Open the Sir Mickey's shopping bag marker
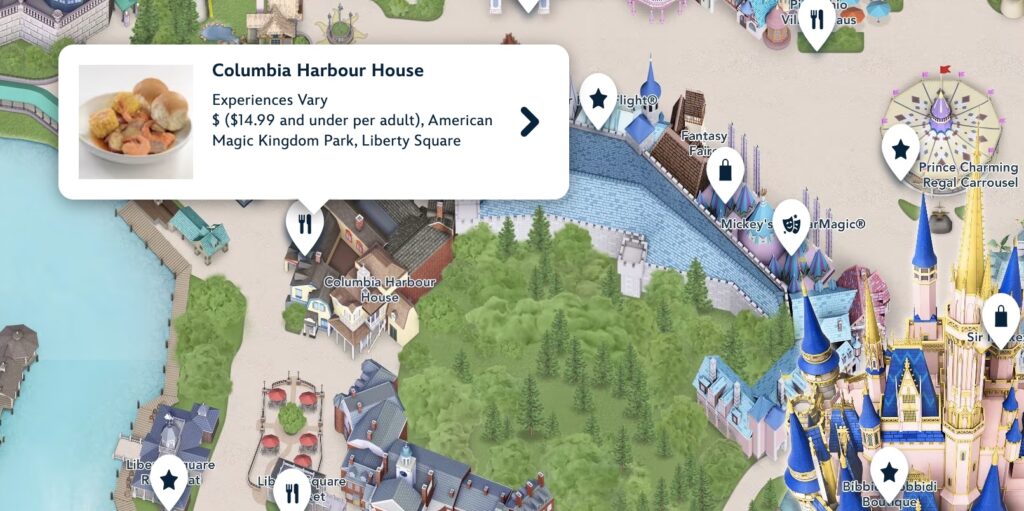Image resolution: width=1024 pixels, height=511 pixels. coord(1001,317)
